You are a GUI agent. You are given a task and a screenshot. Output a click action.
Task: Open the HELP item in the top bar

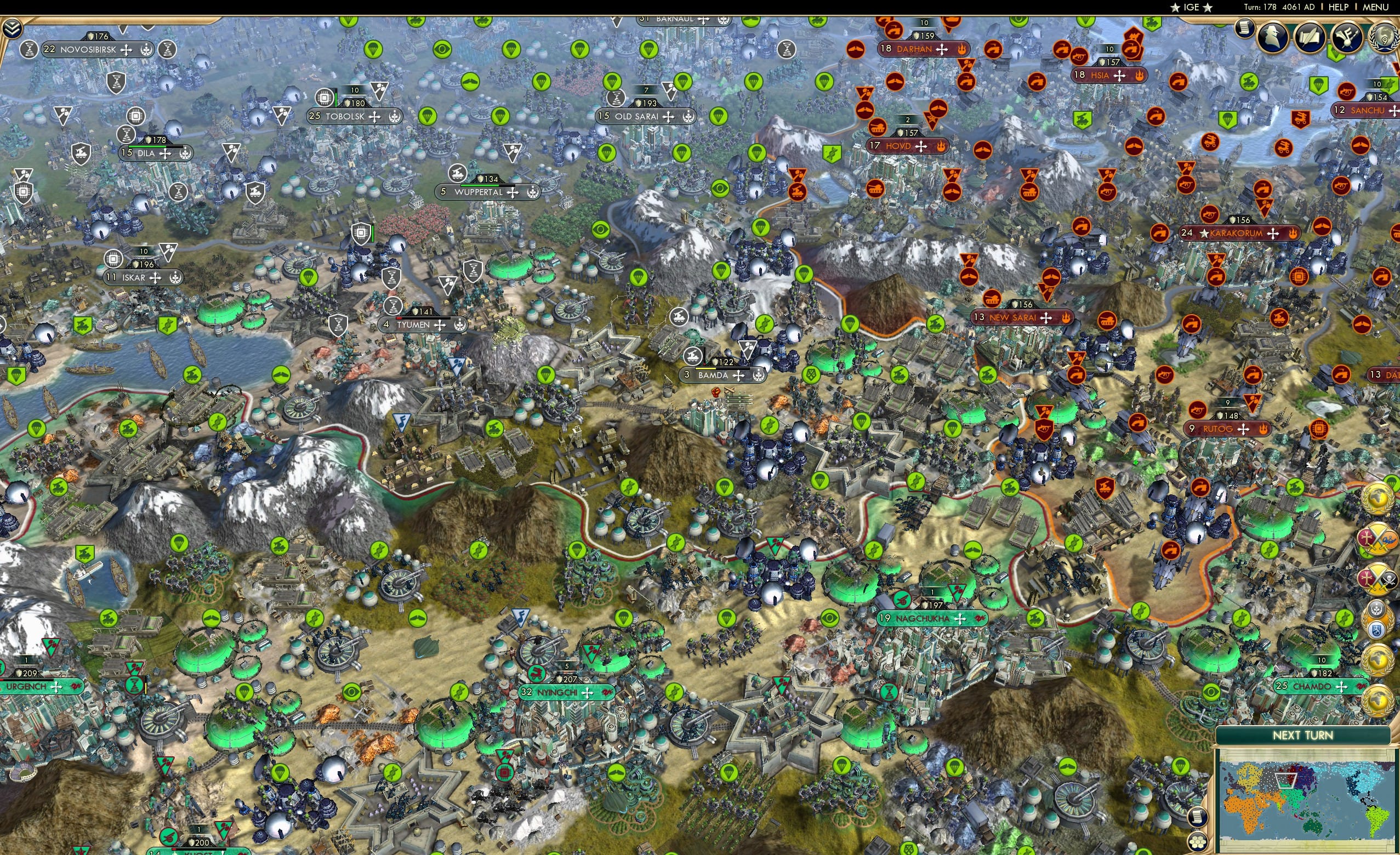(x=1339, y=7)
